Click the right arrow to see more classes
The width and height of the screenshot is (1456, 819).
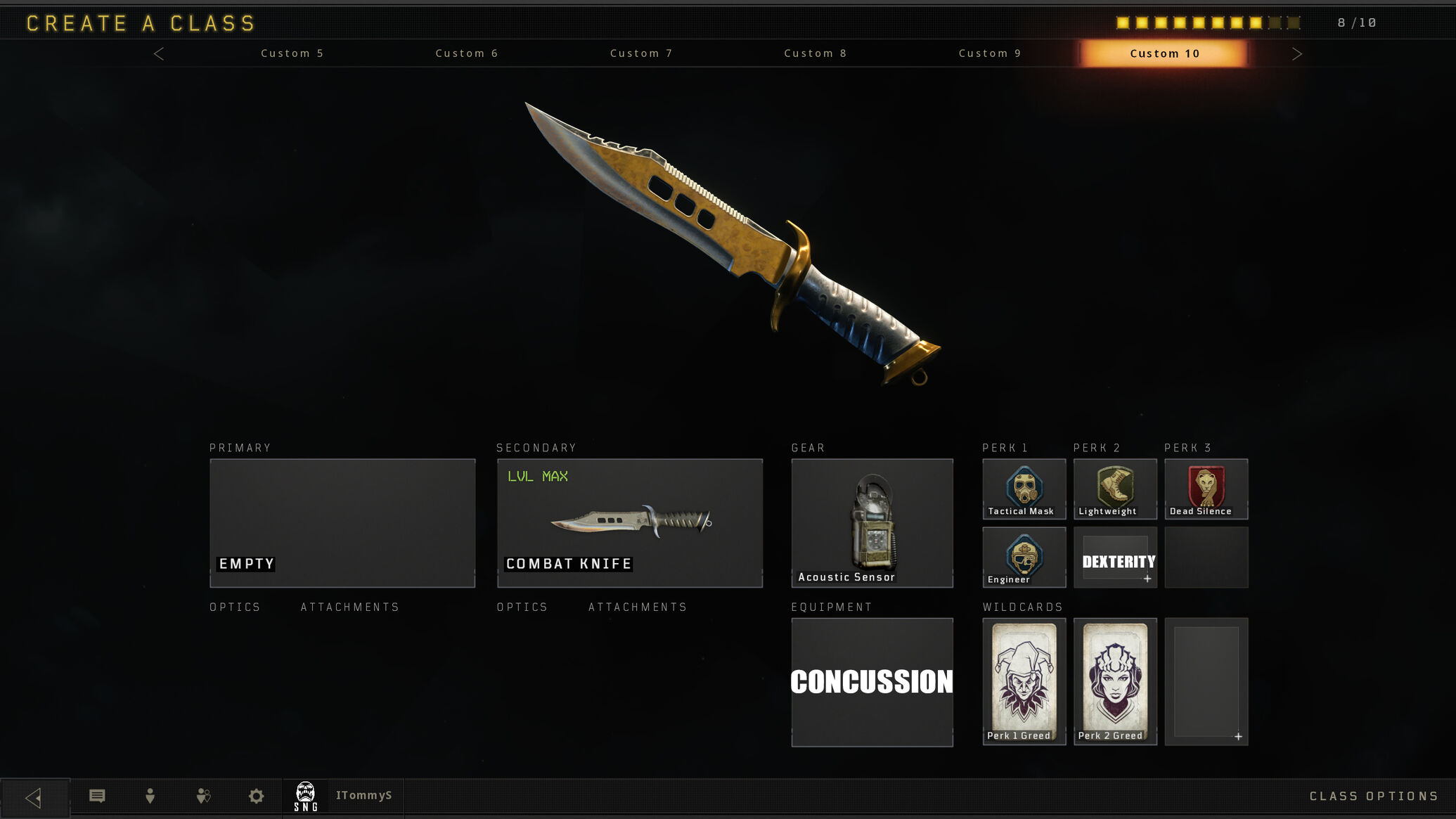[1297, 54]
